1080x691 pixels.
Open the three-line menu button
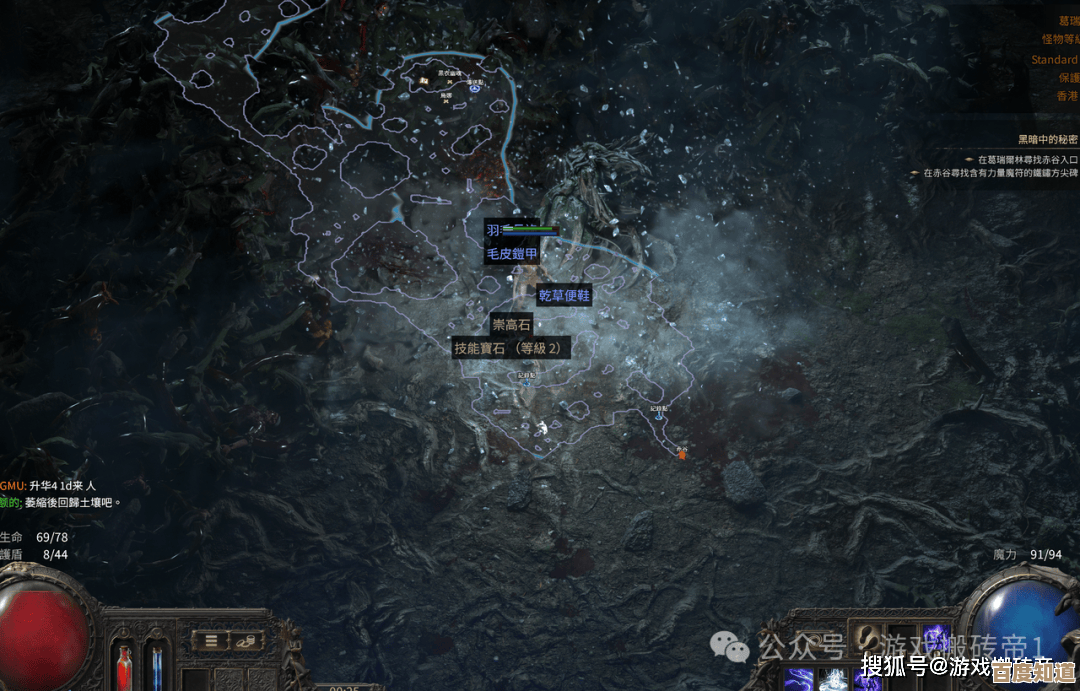[x=211, y=640]
